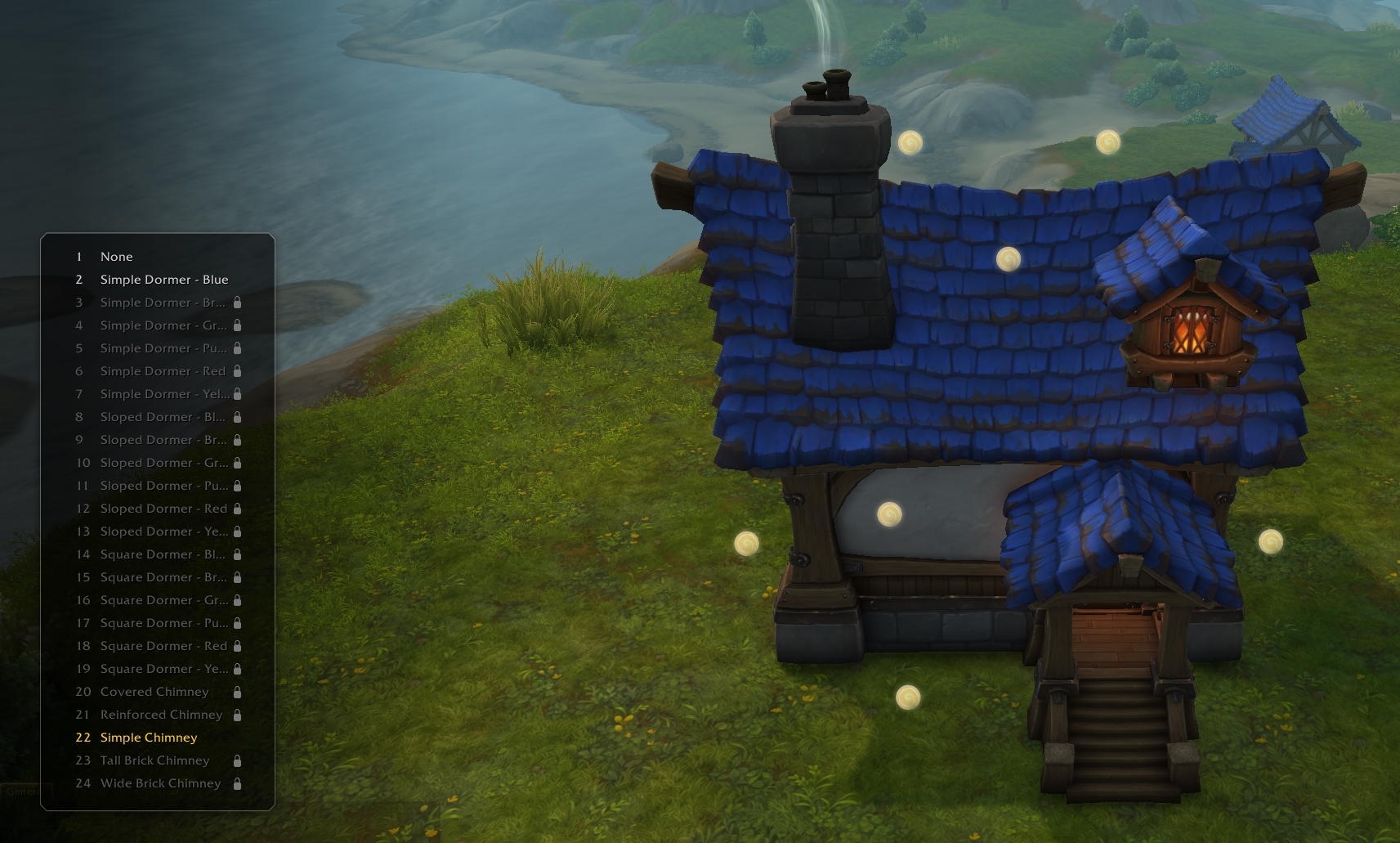Screen dimensions: 1400x843
Task: Select Sloped Dormer - Purple in the list
Action: coord(163,486)
